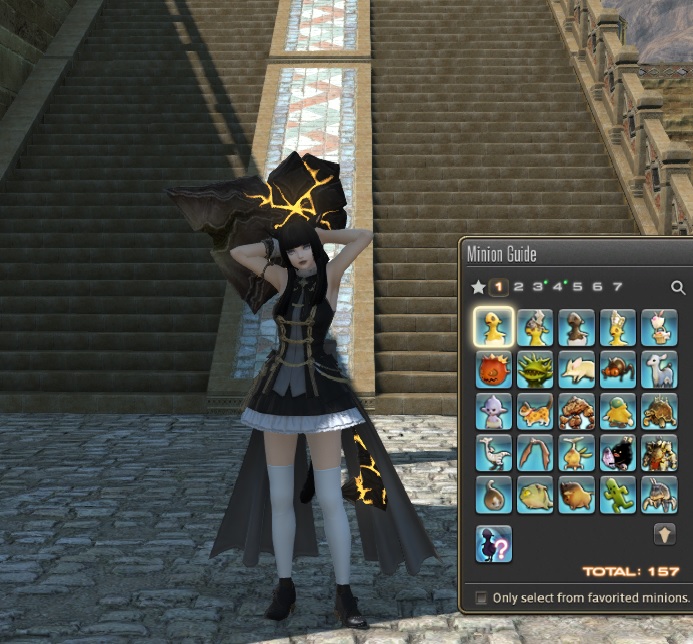This screenshot has height=644, width=693.
Task: Select the orange pumpkin-head minion
Action: [x=493, y=369]
